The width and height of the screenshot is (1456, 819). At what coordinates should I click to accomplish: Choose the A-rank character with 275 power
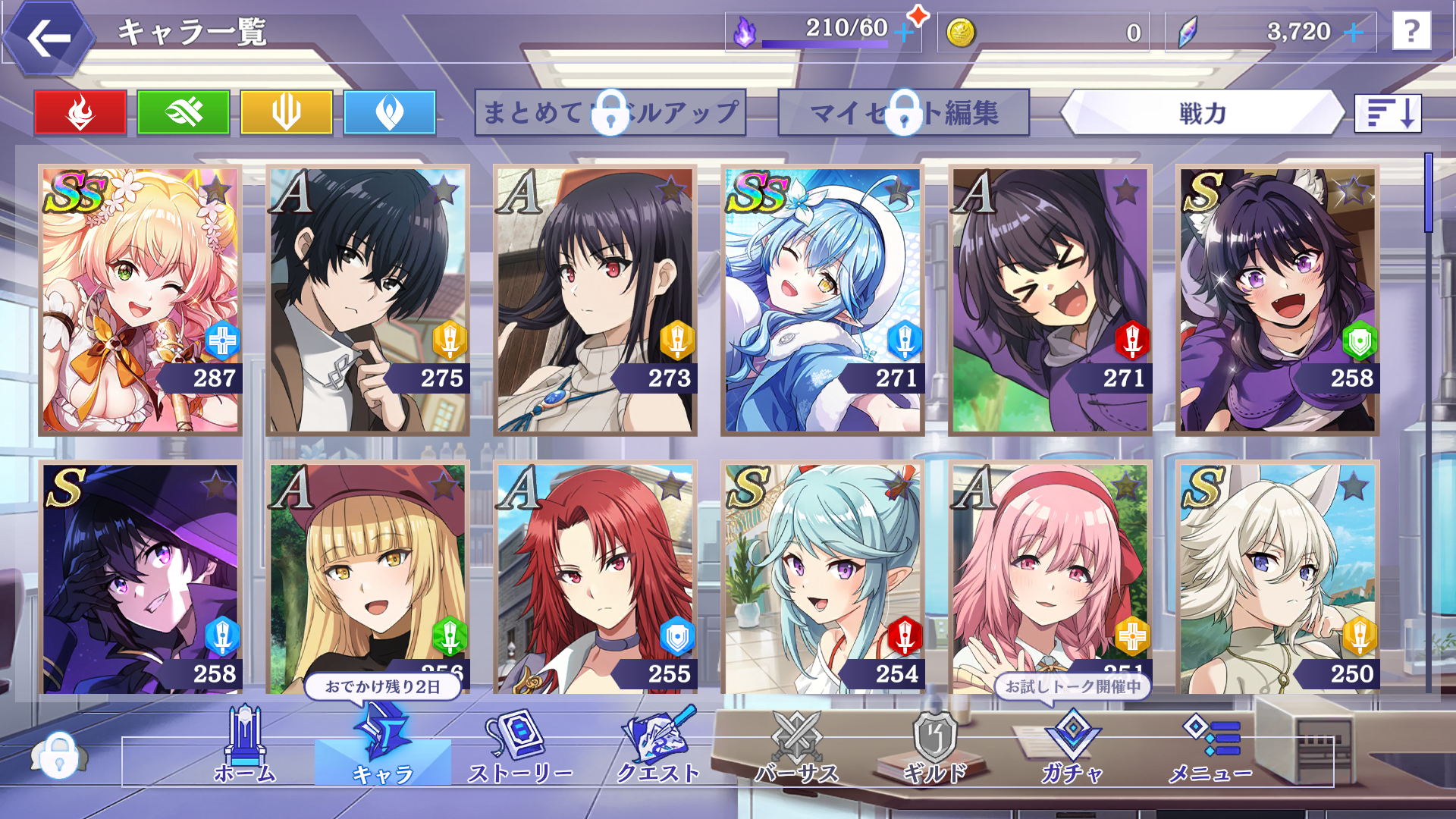[368, 300]
